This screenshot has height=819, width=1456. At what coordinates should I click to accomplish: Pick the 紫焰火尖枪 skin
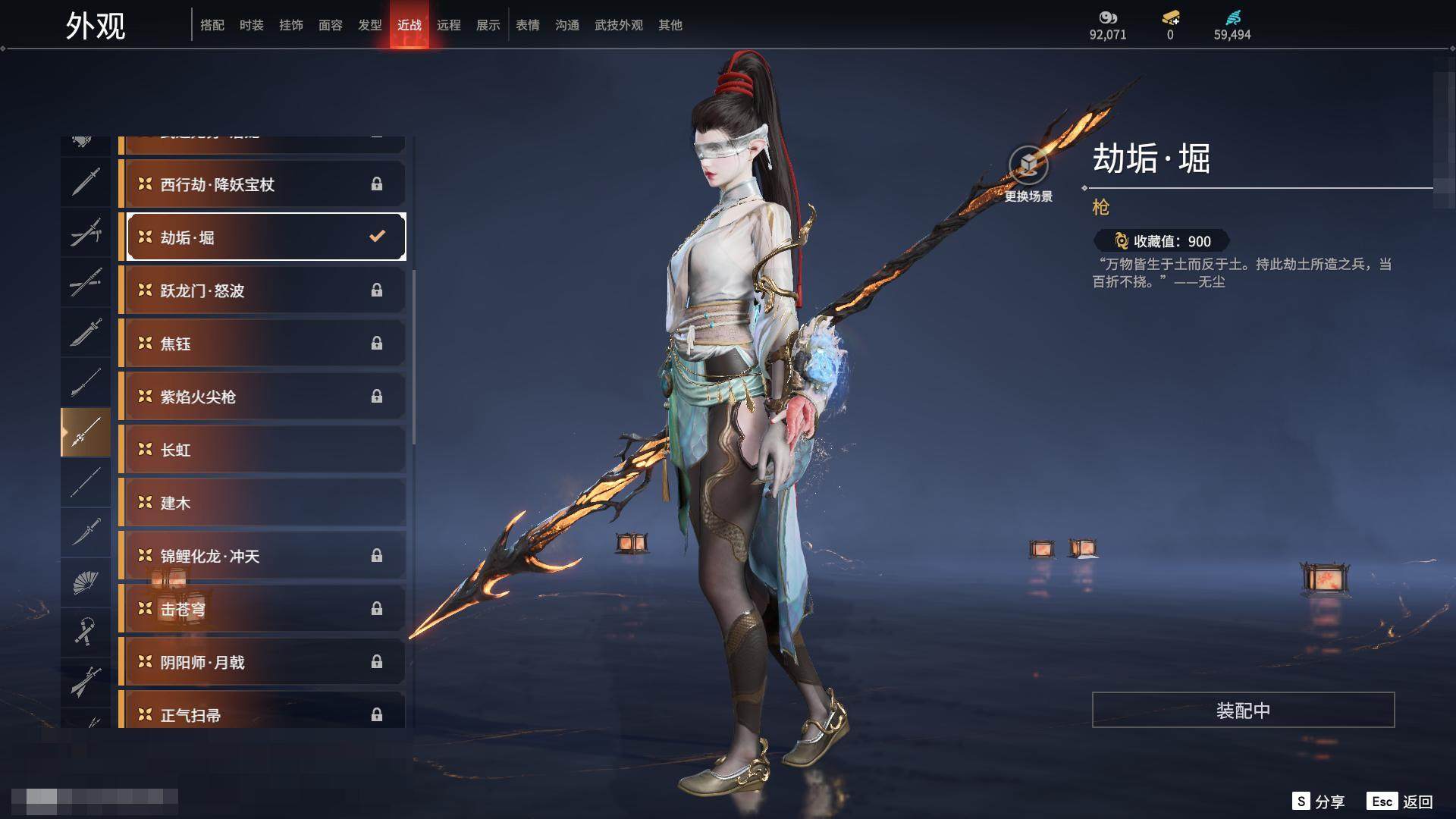coord(262,397)
